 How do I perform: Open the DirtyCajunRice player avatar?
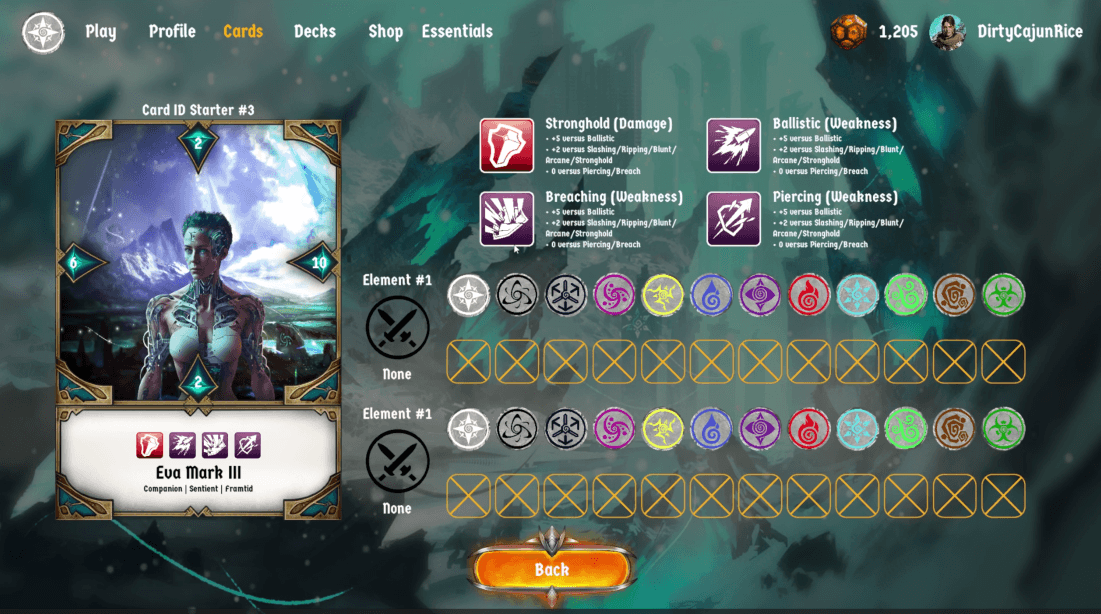pos(947,32)
